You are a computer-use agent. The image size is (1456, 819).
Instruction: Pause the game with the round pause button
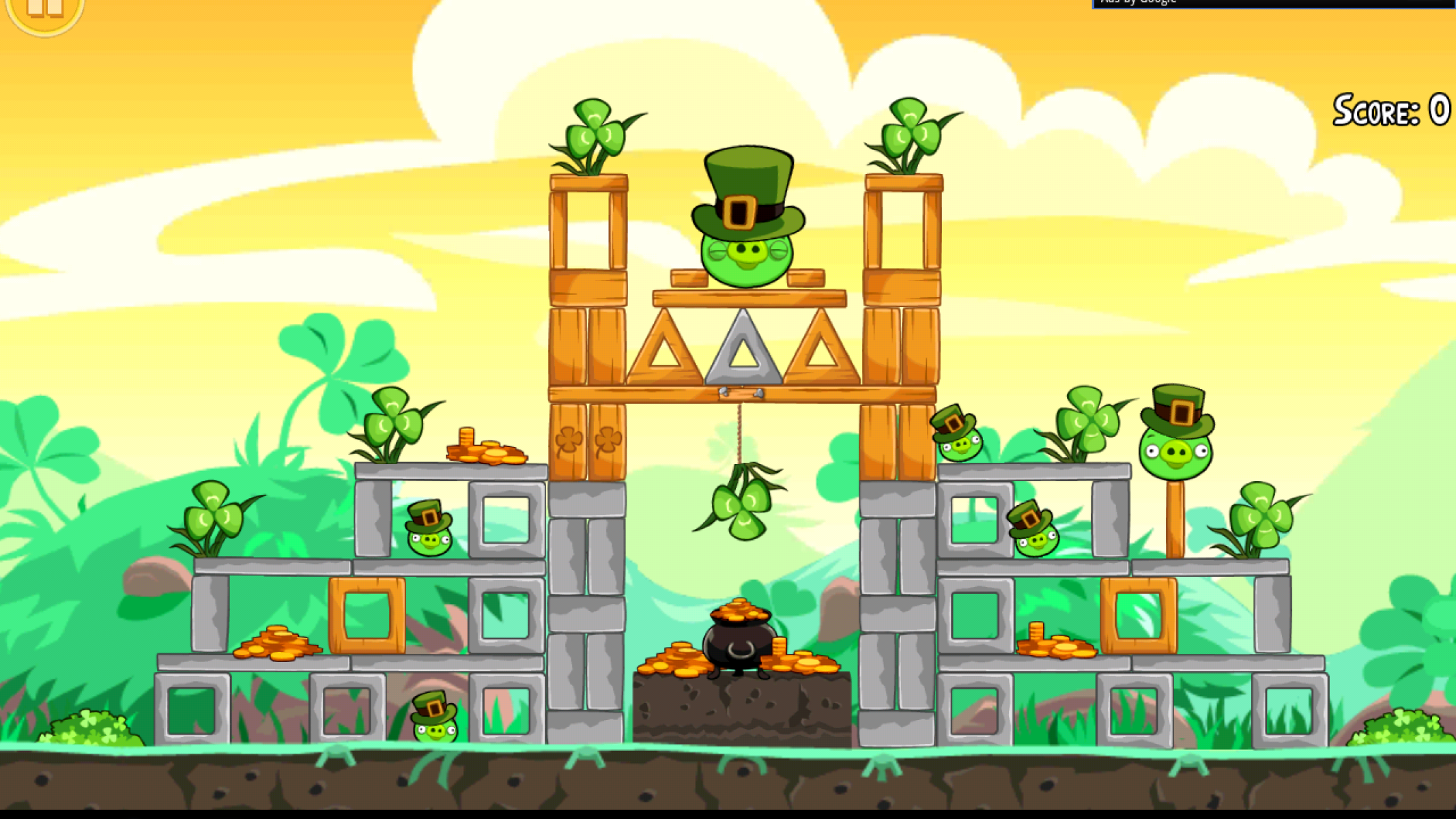tap(44, 10)
